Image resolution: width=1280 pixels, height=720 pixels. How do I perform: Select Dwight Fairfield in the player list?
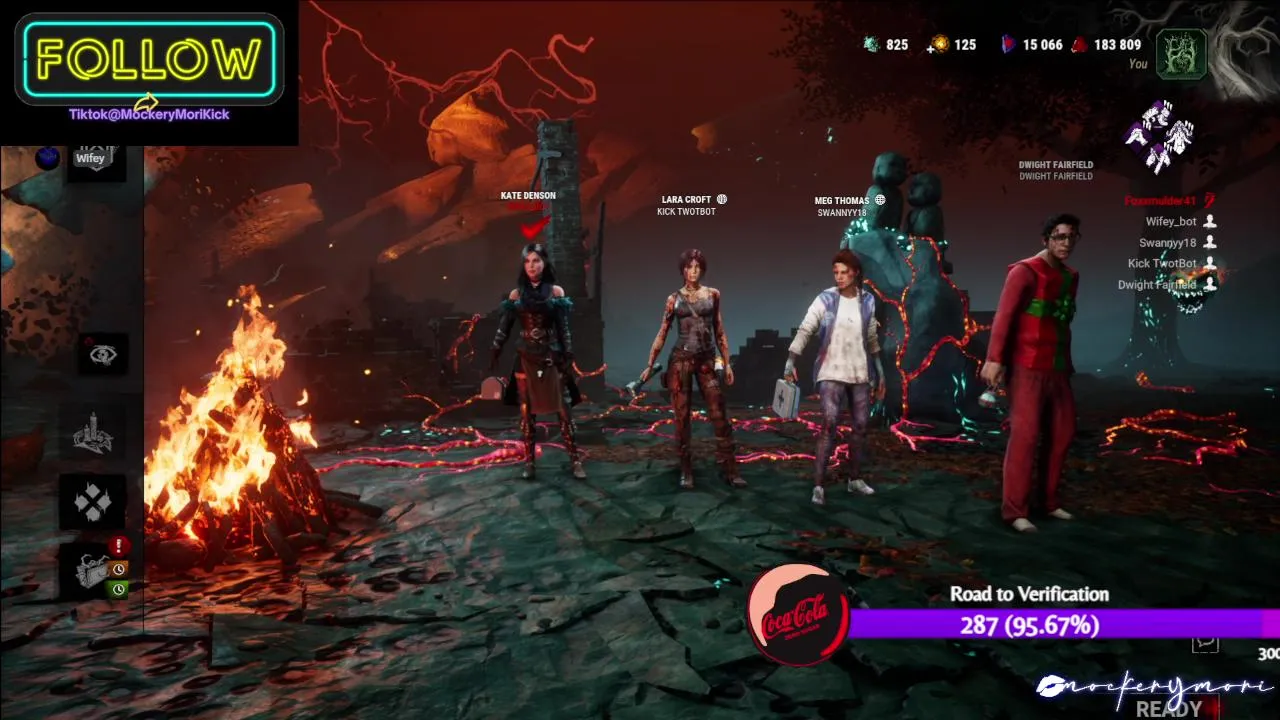(1156, 285)
